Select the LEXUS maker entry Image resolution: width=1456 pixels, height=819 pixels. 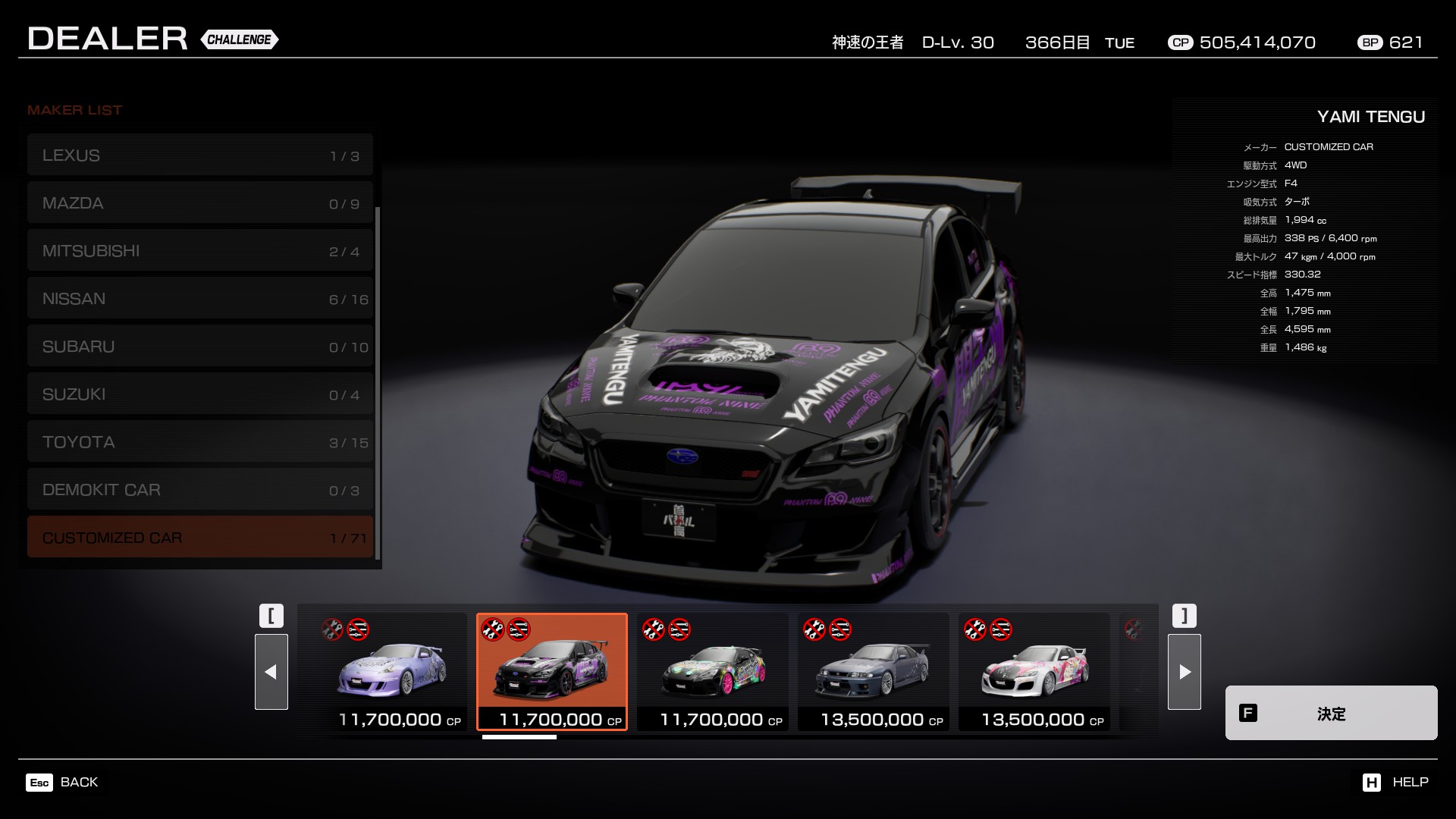[200, 155]
